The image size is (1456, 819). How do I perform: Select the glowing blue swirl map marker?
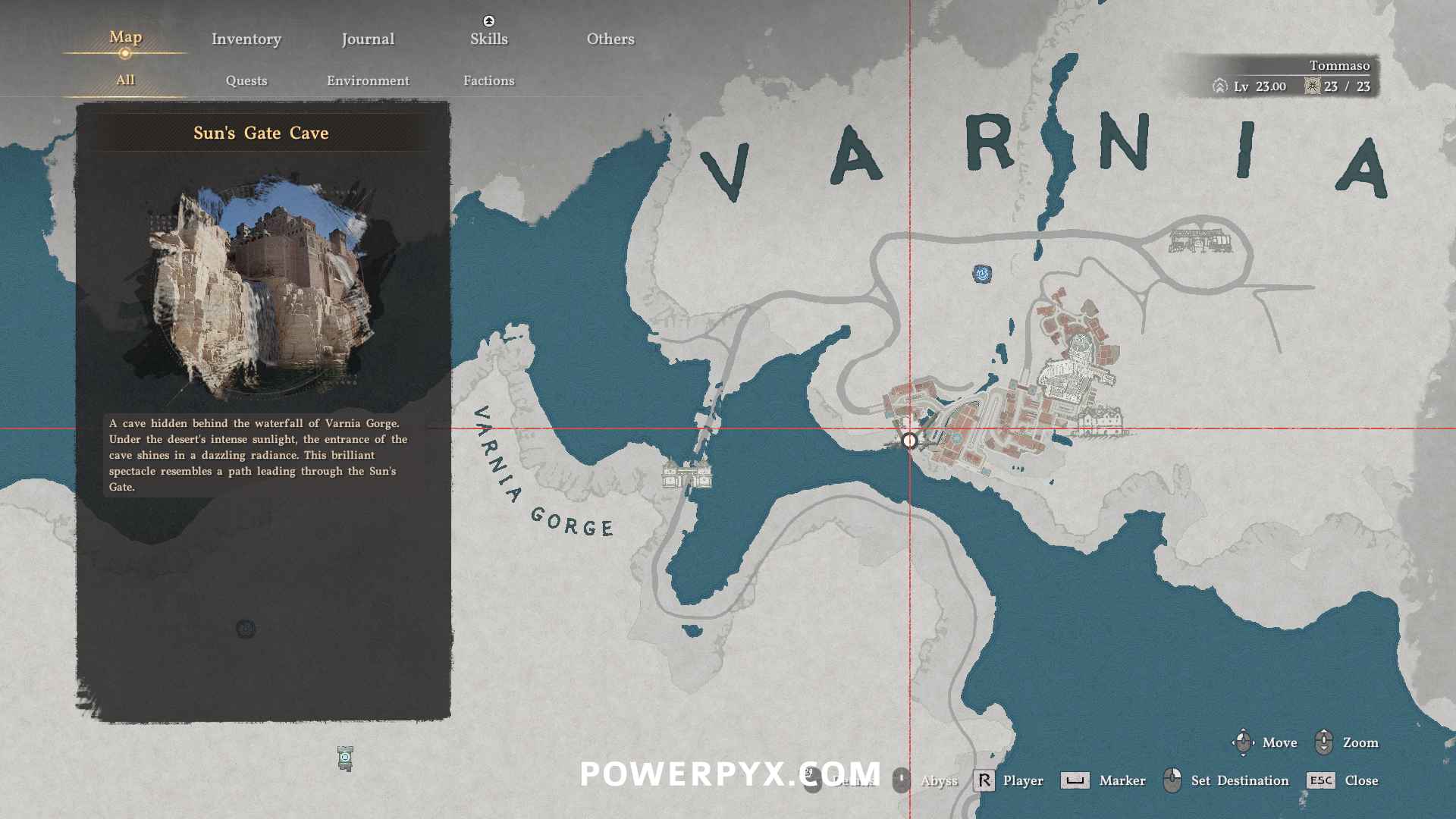982,274
